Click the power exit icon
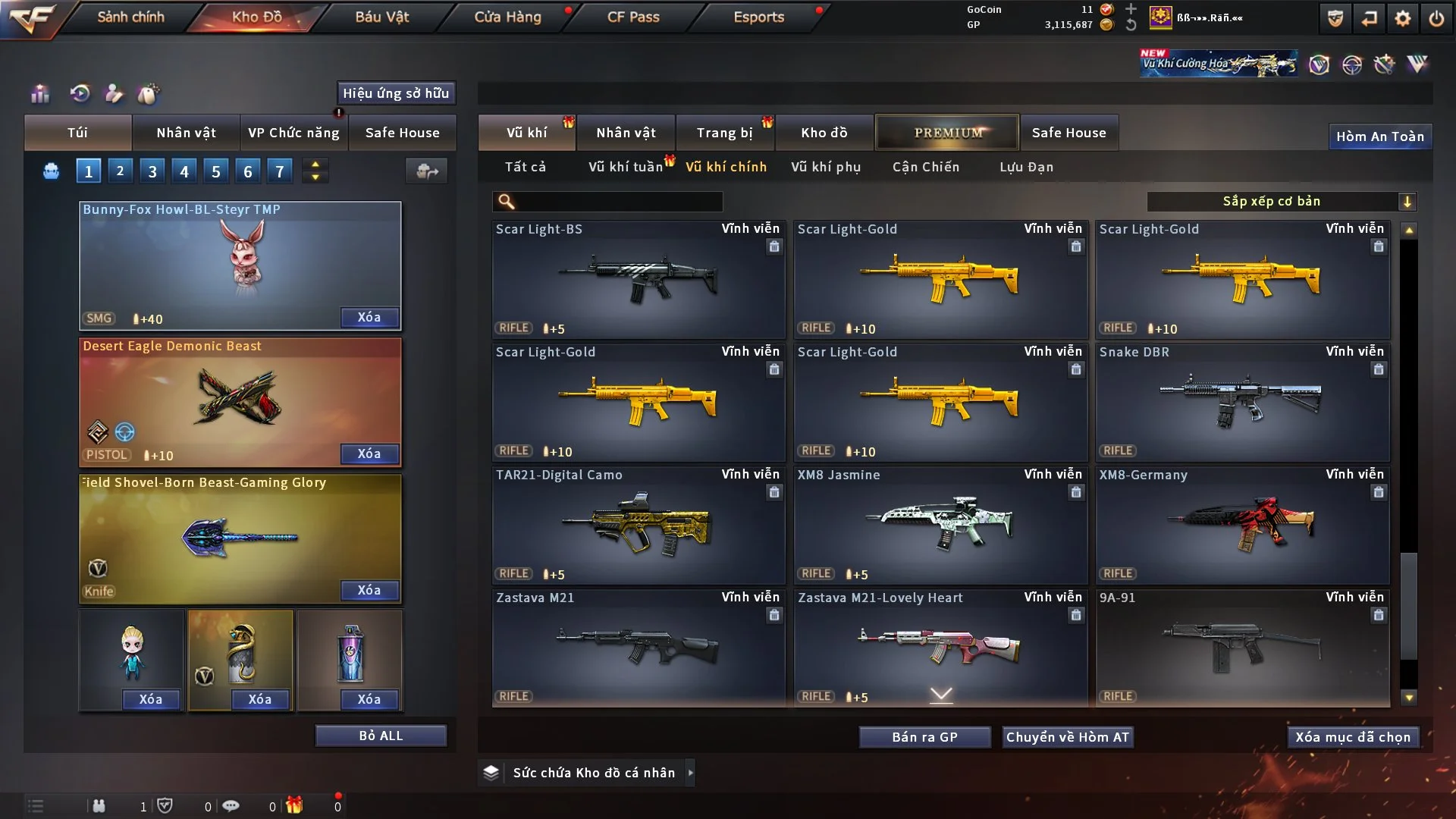 pyautogui.click(x=1436, y=18)
